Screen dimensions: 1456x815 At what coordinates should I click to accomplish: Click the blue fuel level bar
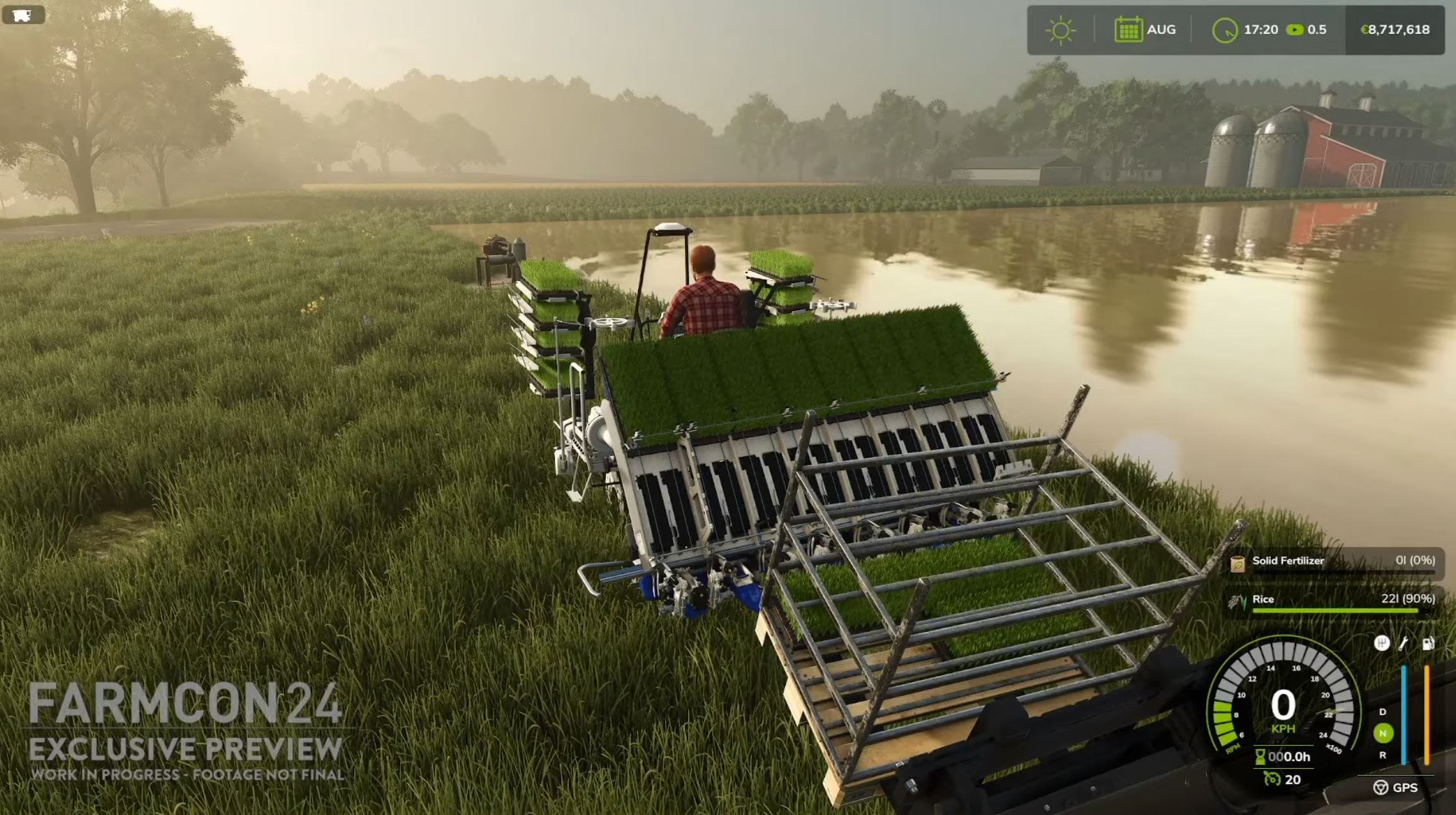click(1404, 714)
